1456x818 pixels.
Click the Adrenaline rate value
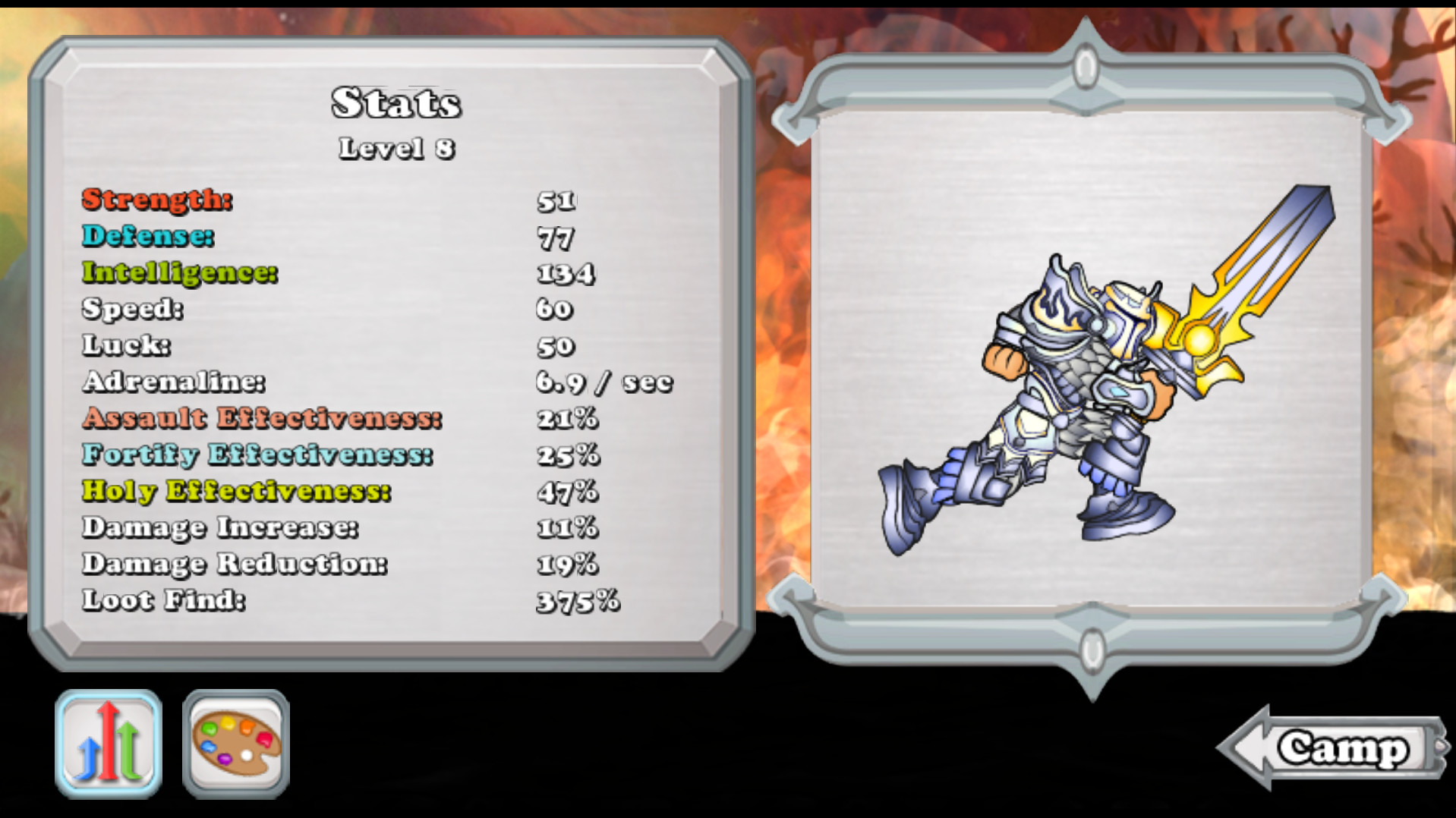point(604,382)
